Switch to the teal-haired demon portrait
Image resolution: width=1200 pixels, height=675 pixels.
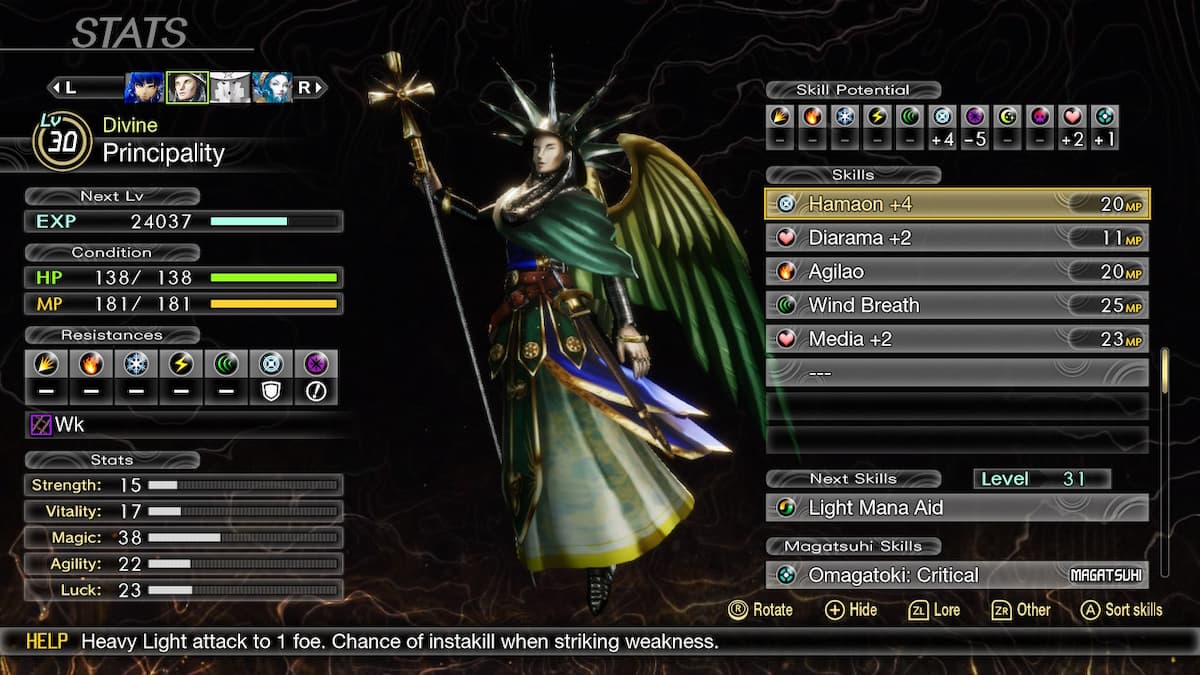pos(272,88)
